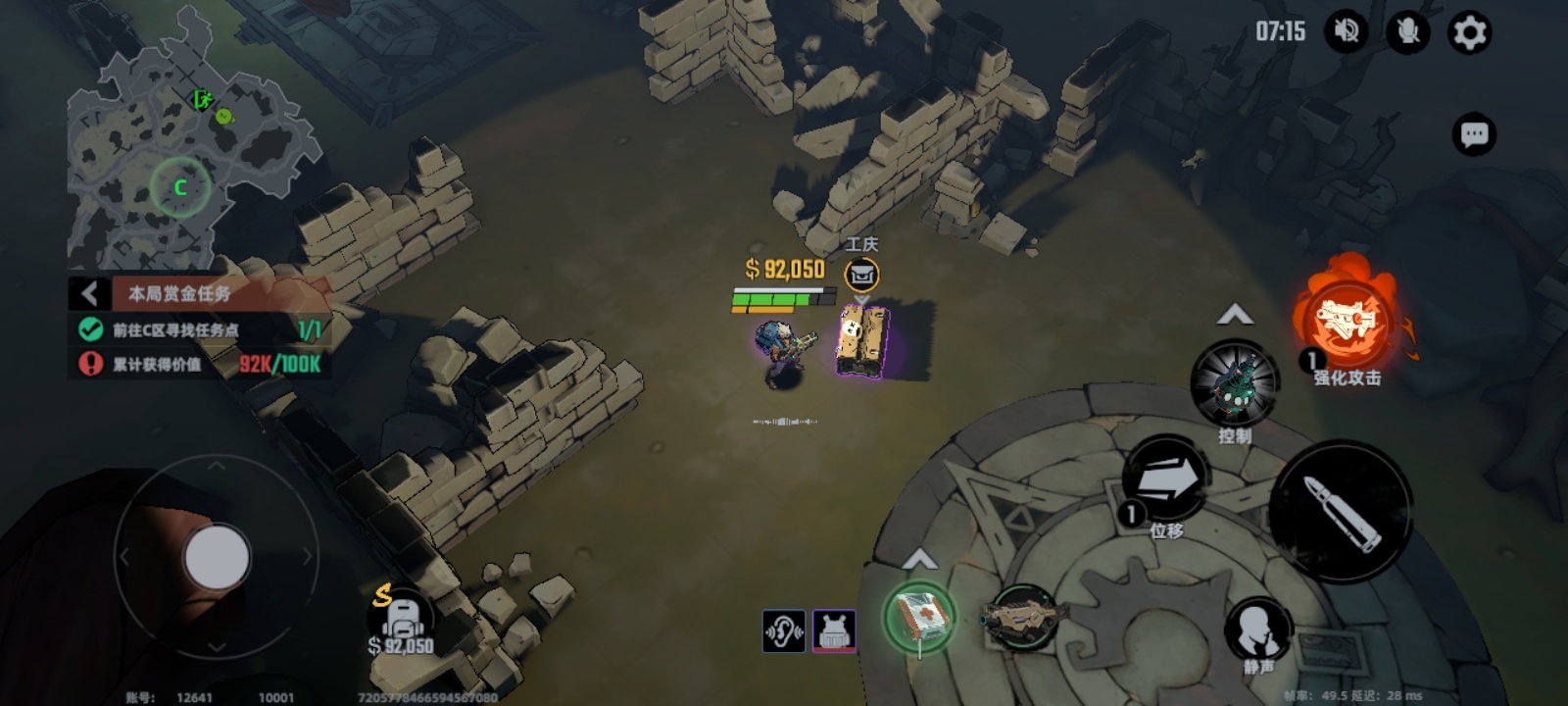Viewport: 1568px width, 706px height.
Task: Use the 控制 control skill
Action: (x=1234, y=383)
